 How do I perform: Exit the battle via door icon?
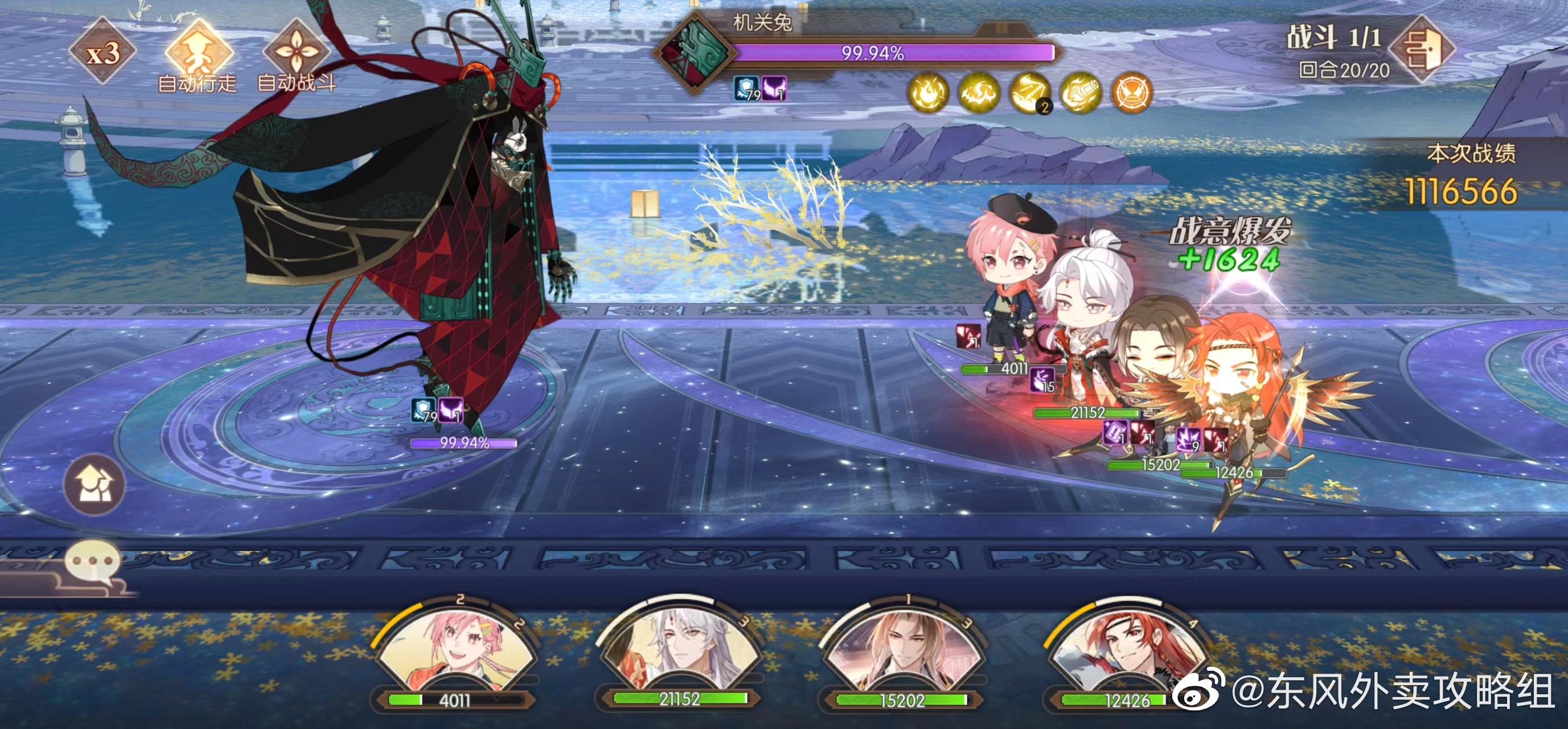(1422, 49)
